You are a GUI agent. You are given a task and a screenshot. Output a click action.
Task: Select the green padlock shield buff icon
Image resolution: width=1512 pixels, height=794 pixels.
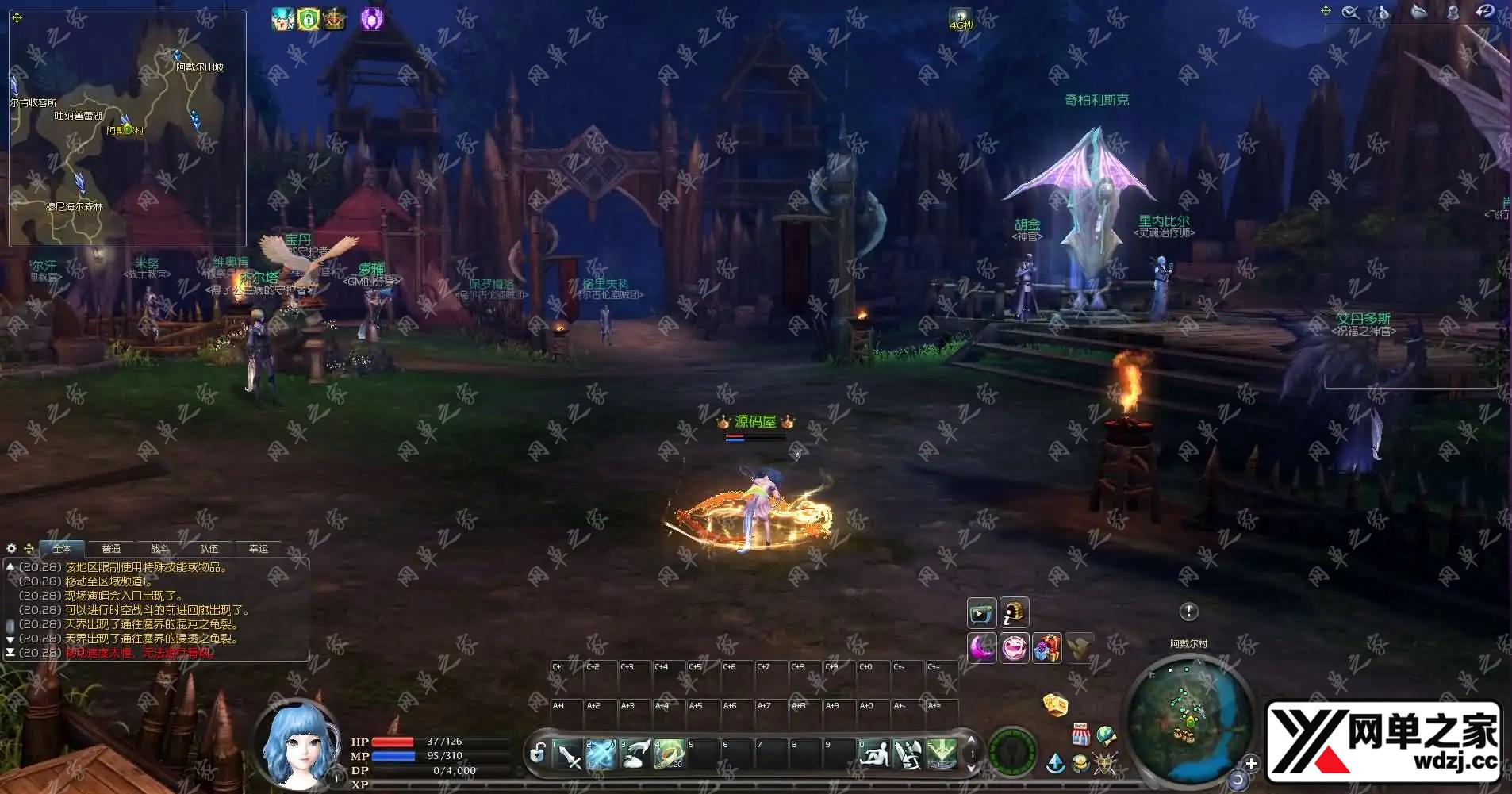point(309,19)
